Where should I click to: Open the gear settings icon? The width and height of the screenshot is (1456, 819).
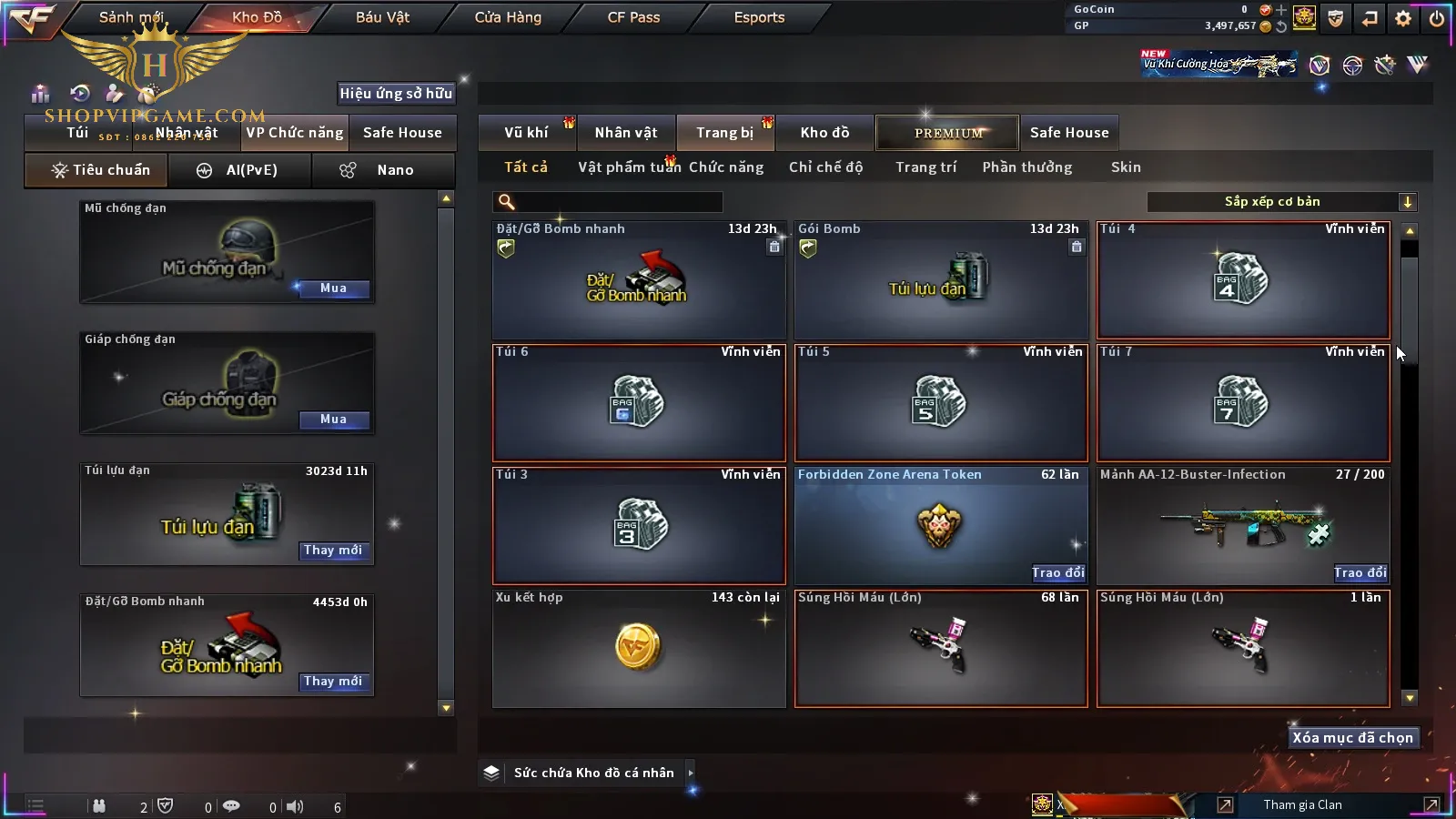[1403, 18]
